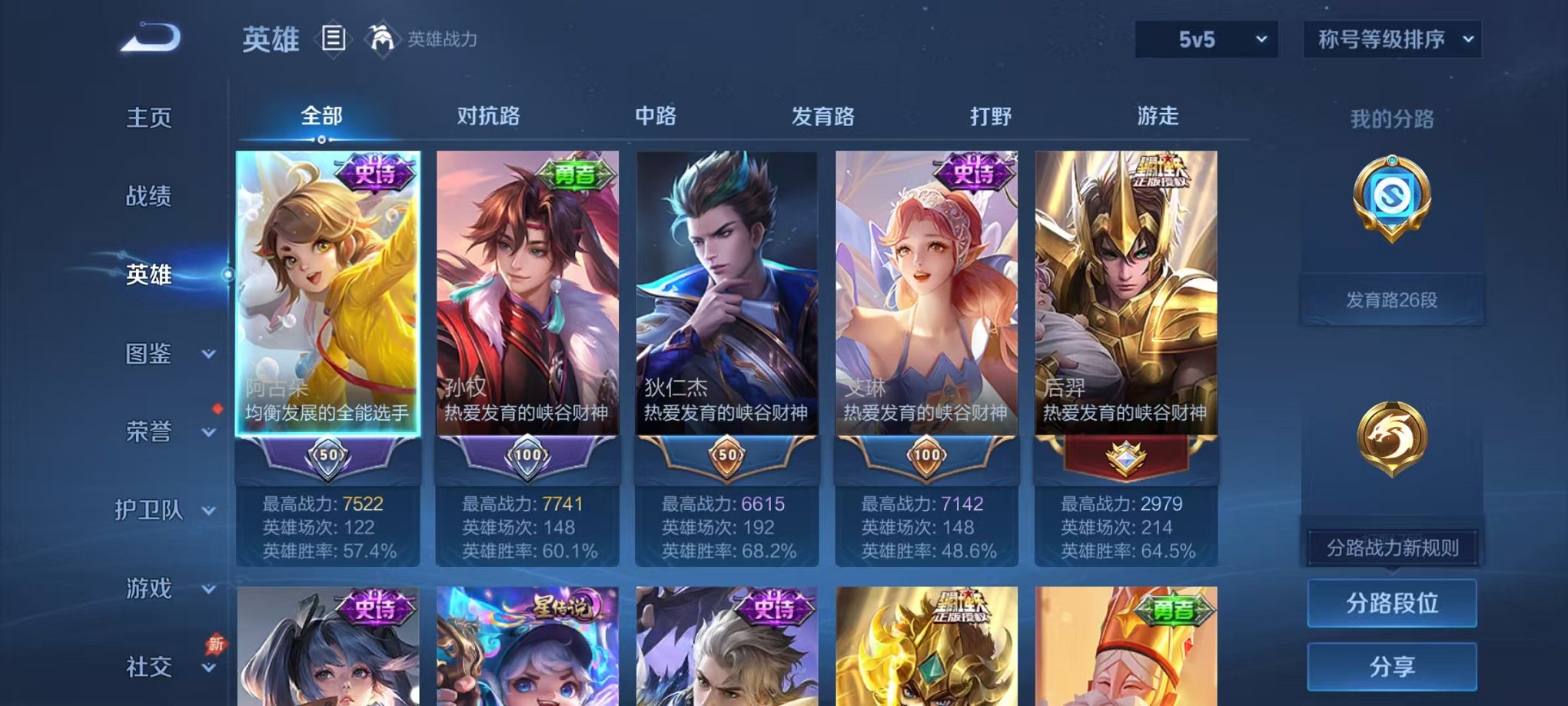The width and height of the screenshot is (1568, 706).
Task: Open the hero handbook icon beside 英雄 title
Action: click(335, 37)
